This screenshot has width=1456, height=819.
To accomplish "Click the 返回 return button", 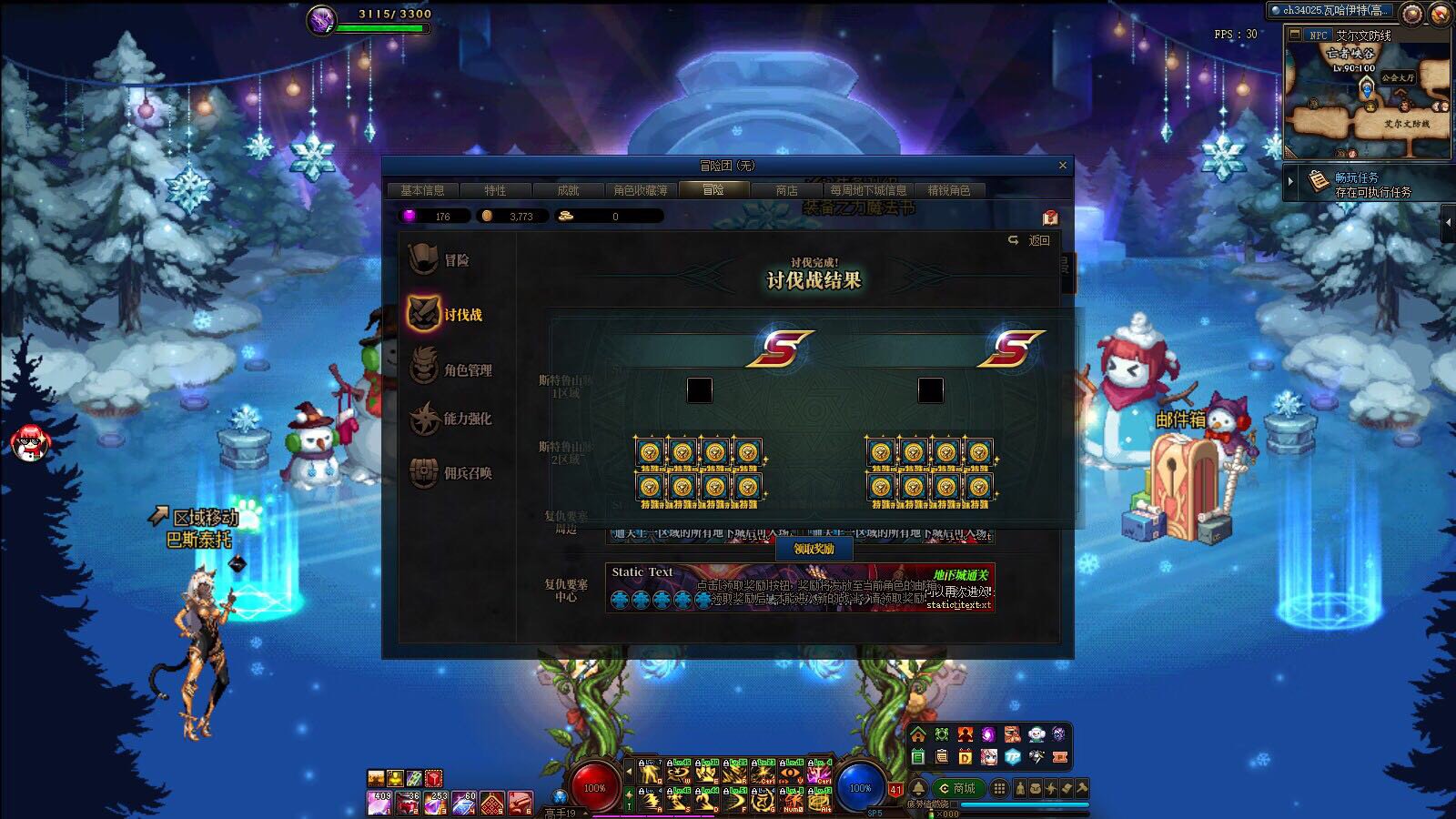I will (1030, 240).
